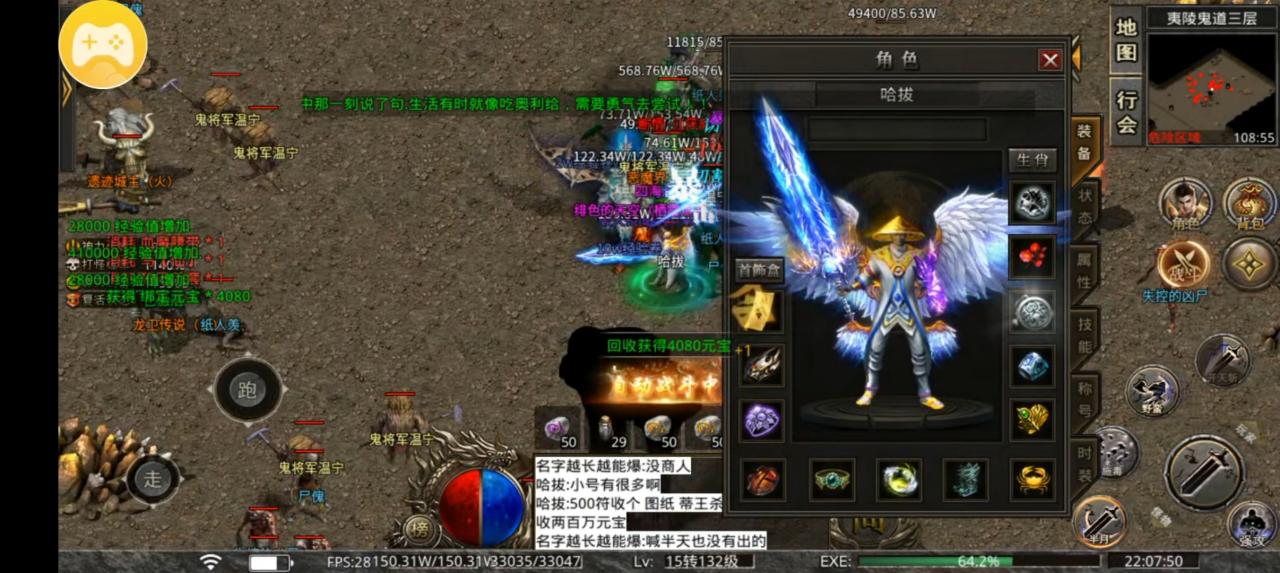Select the 技能 skills tab

coord(1085,335)
